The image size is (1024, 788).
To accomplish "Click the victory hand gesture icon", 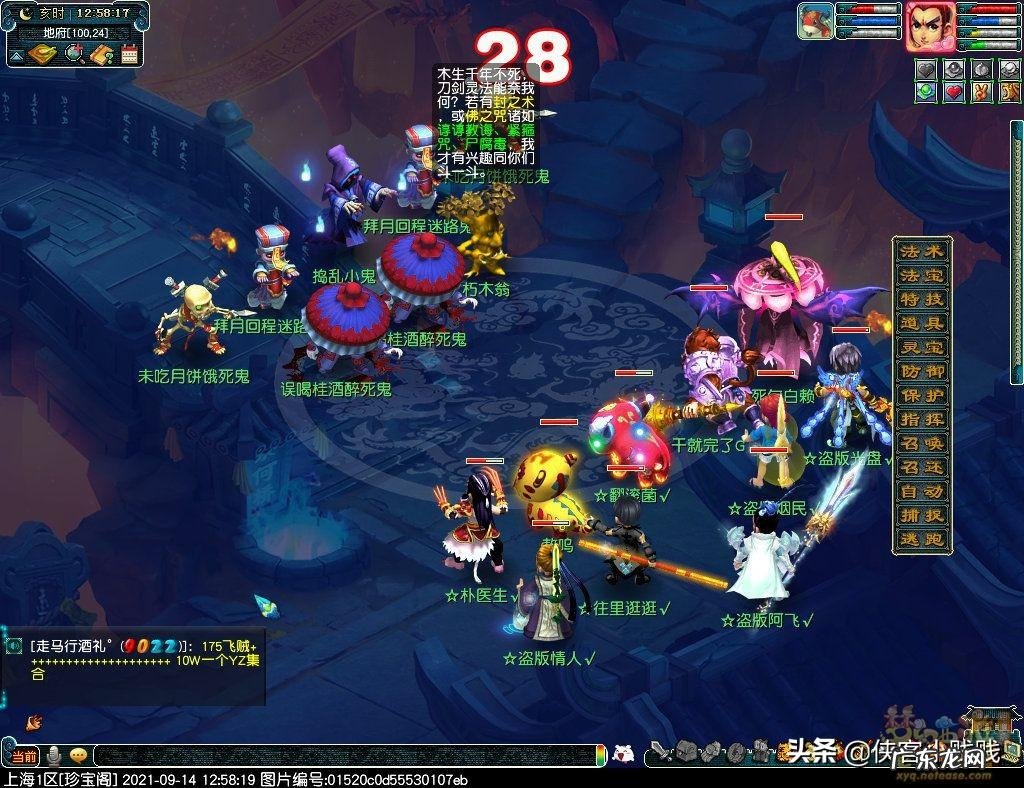I will (x=980, y=92).
